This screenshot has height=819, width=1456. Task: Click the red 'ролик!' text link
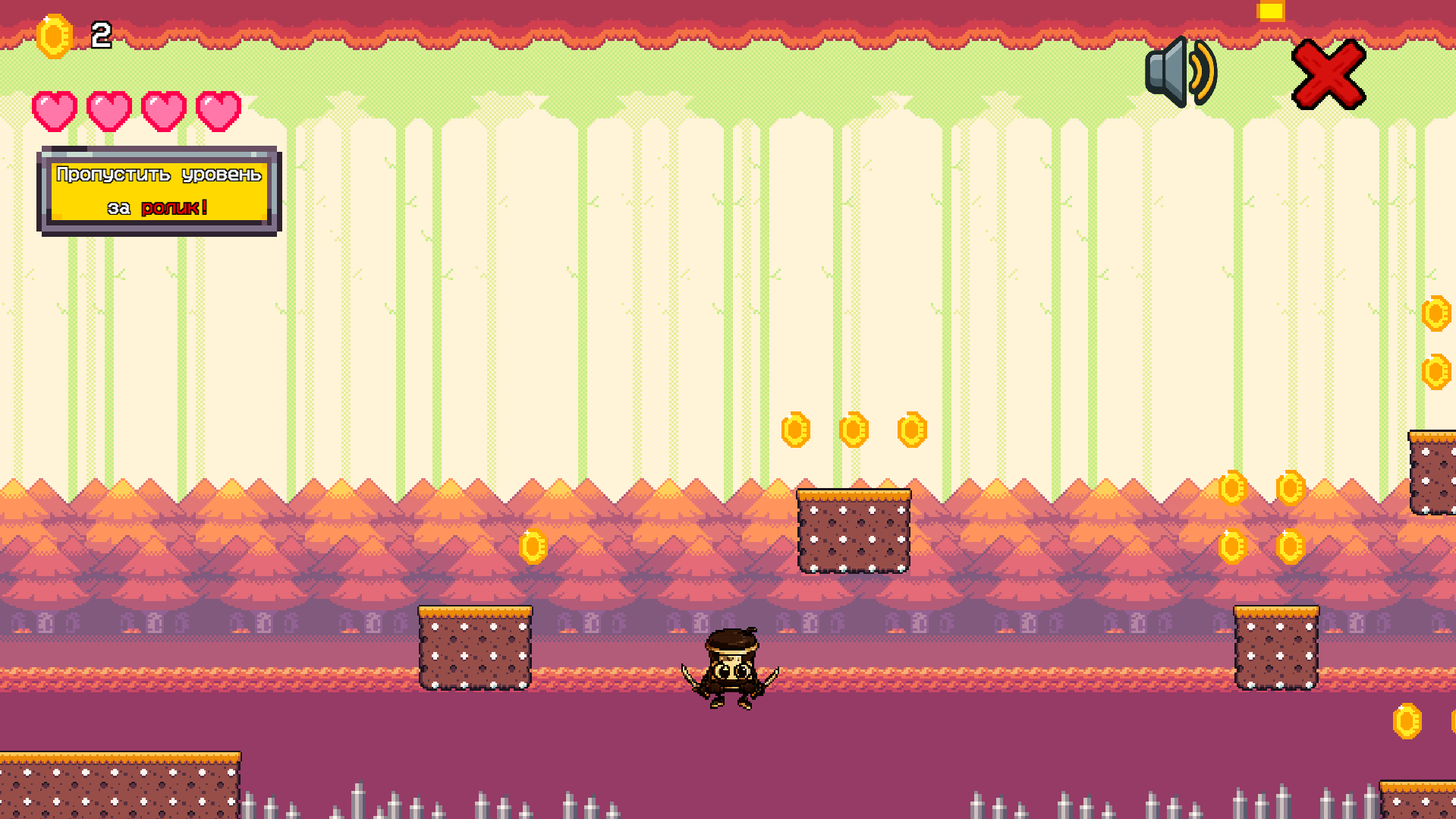click(175, 208)
